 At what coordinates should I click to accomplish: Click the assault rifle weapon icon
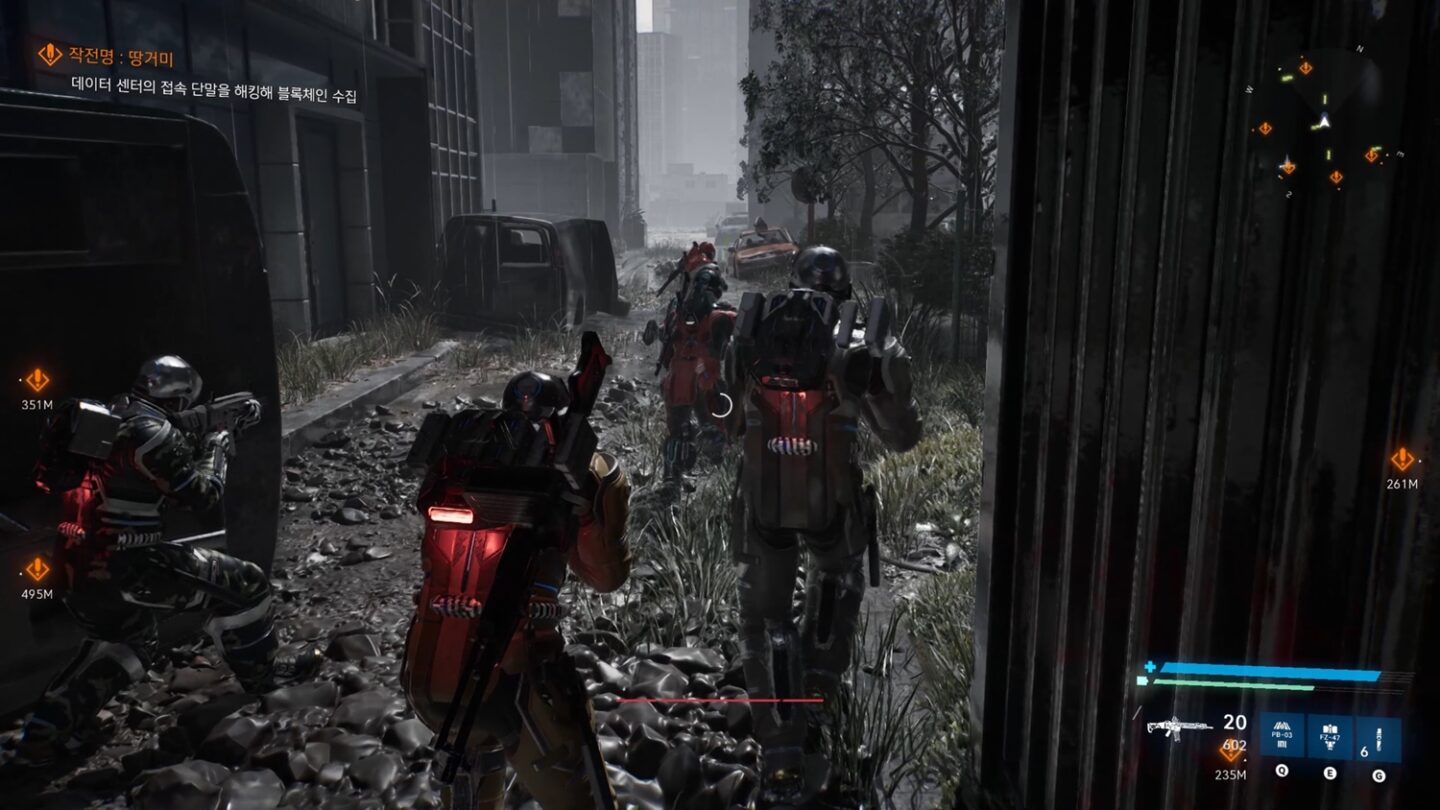[x=1178, y=726]
